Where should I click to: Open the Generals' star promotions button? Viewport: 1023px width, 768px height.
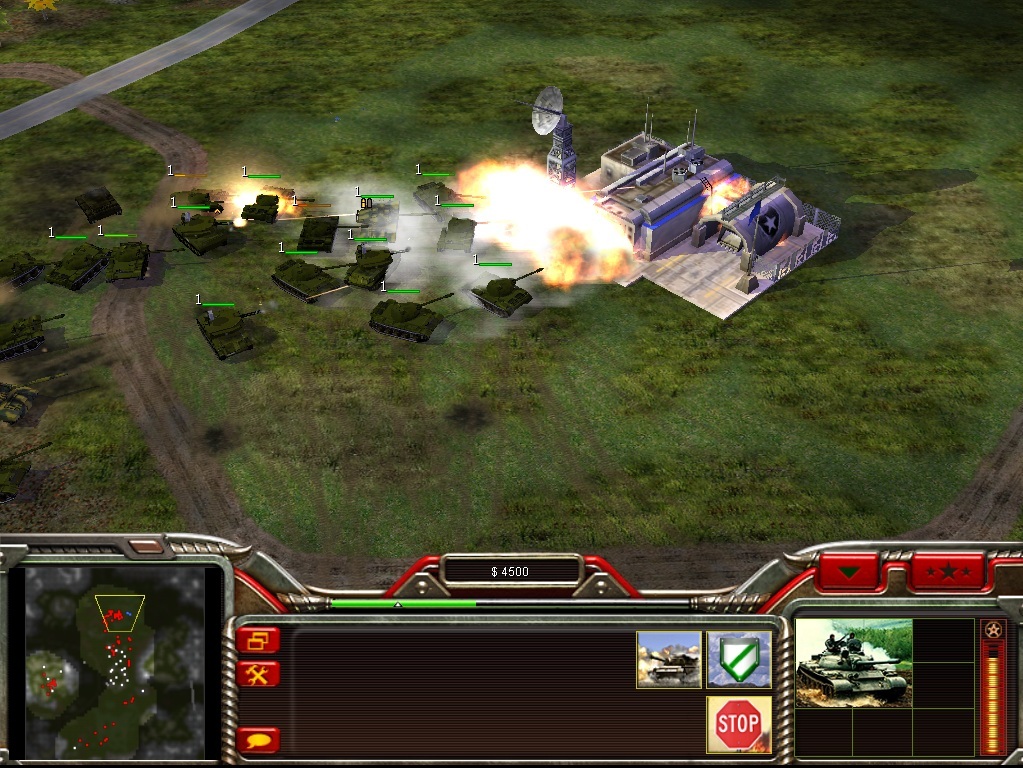pyautogui.click(x=947, y=572)
